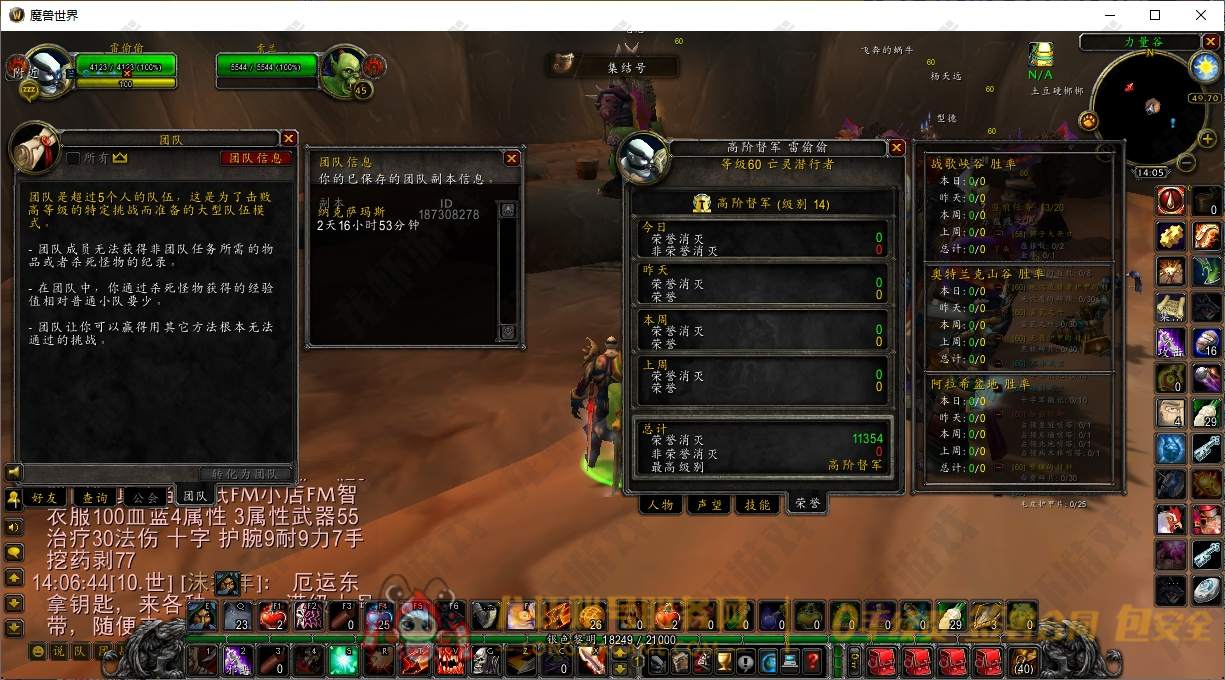Open the 查询 who tab

pos(95,496)
